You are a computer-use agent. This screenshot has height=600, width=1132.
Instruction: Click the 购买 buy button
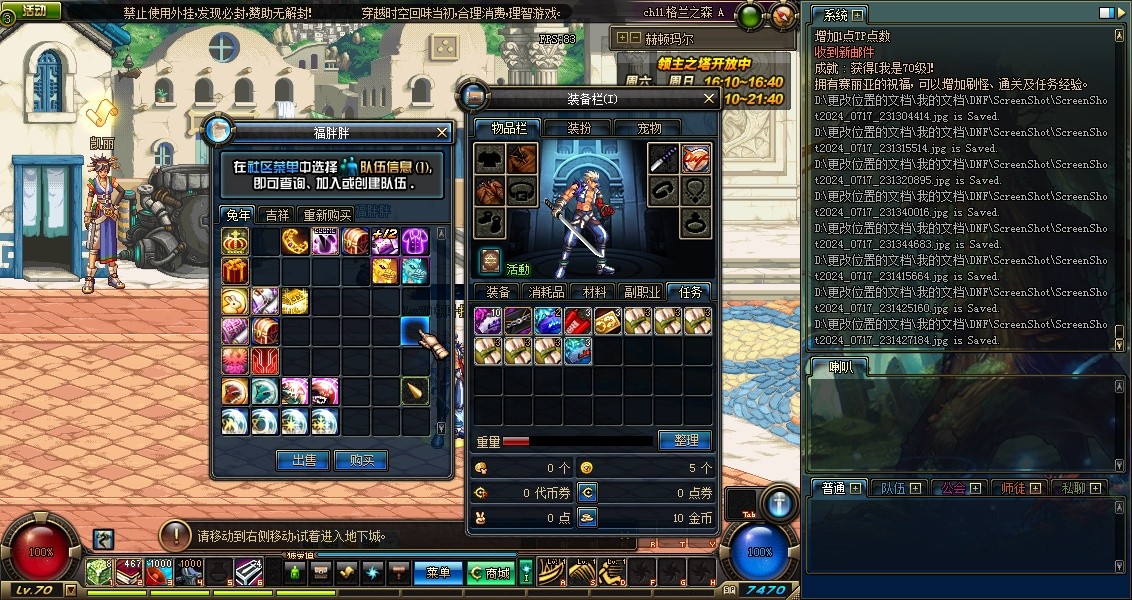point(361,460)
